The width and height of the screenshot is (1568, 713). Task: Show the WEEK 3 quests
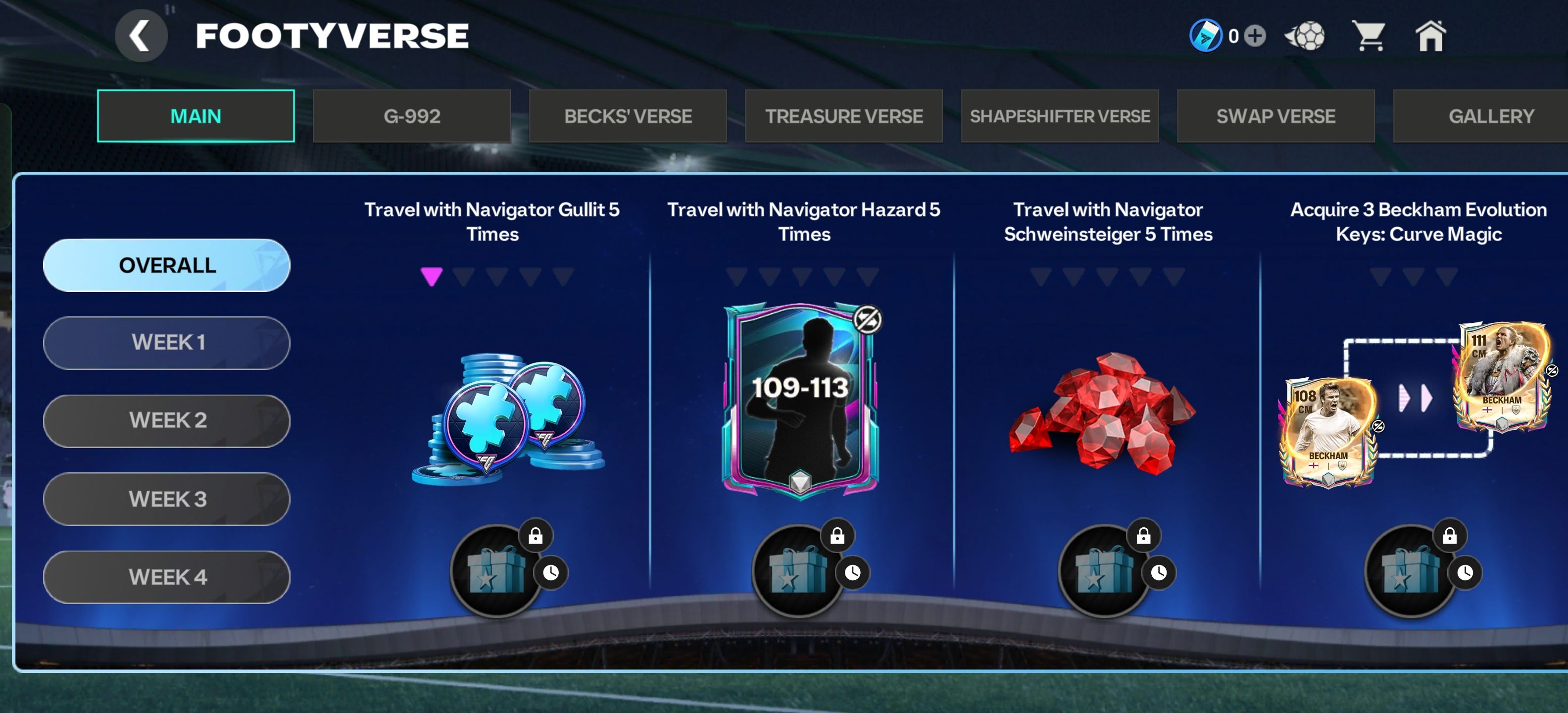pyautogui.click(x=167, y=499)
